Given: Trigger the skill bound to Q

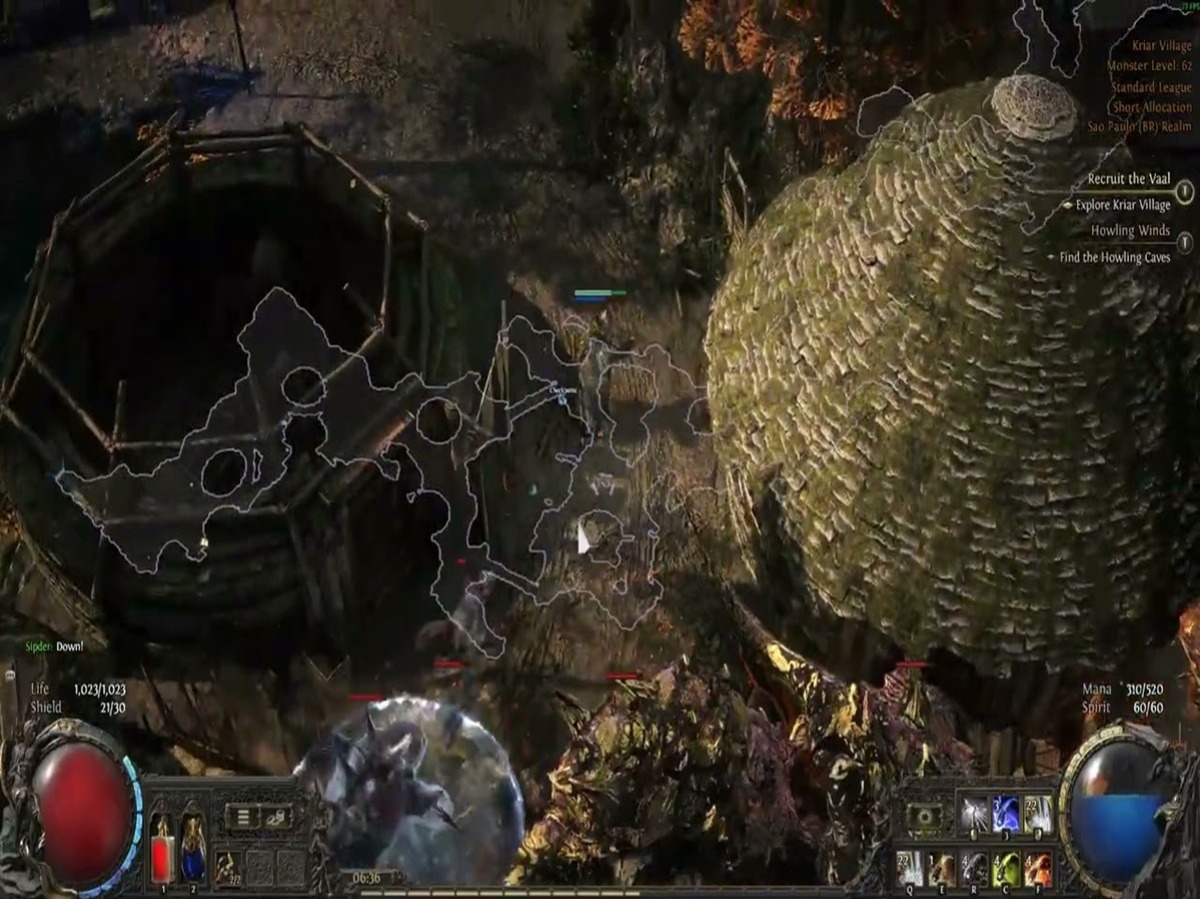Looking at the screenshot, I should pyautogui.click(x=910, y=868).
